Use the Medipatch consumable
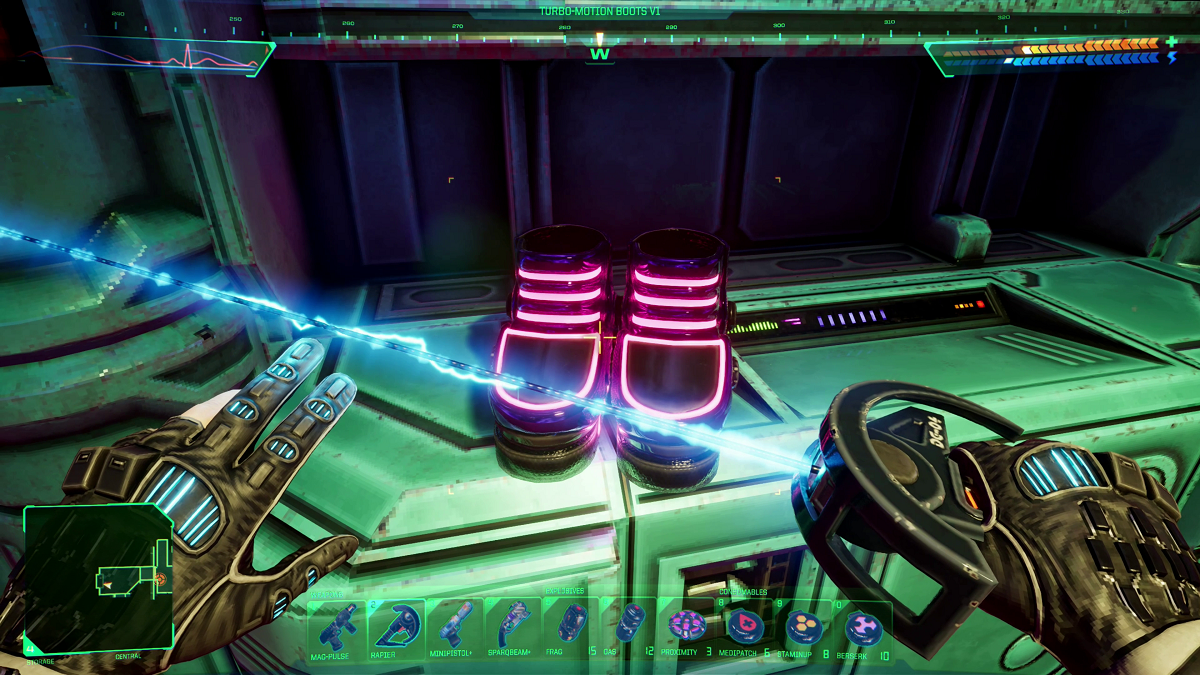 (x=745, y=626)
